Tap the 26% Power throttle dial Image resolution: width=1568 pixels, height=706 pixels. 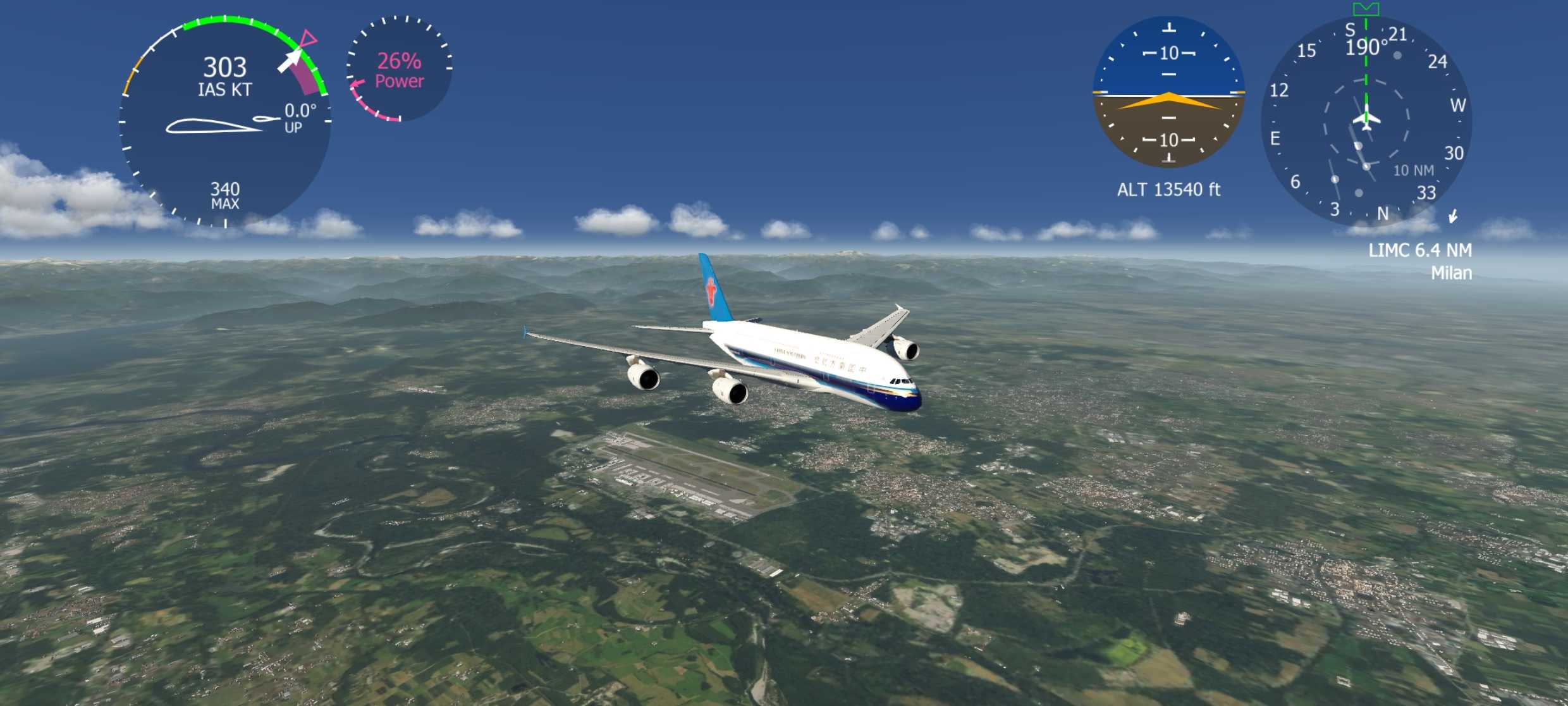pos(400,69)
